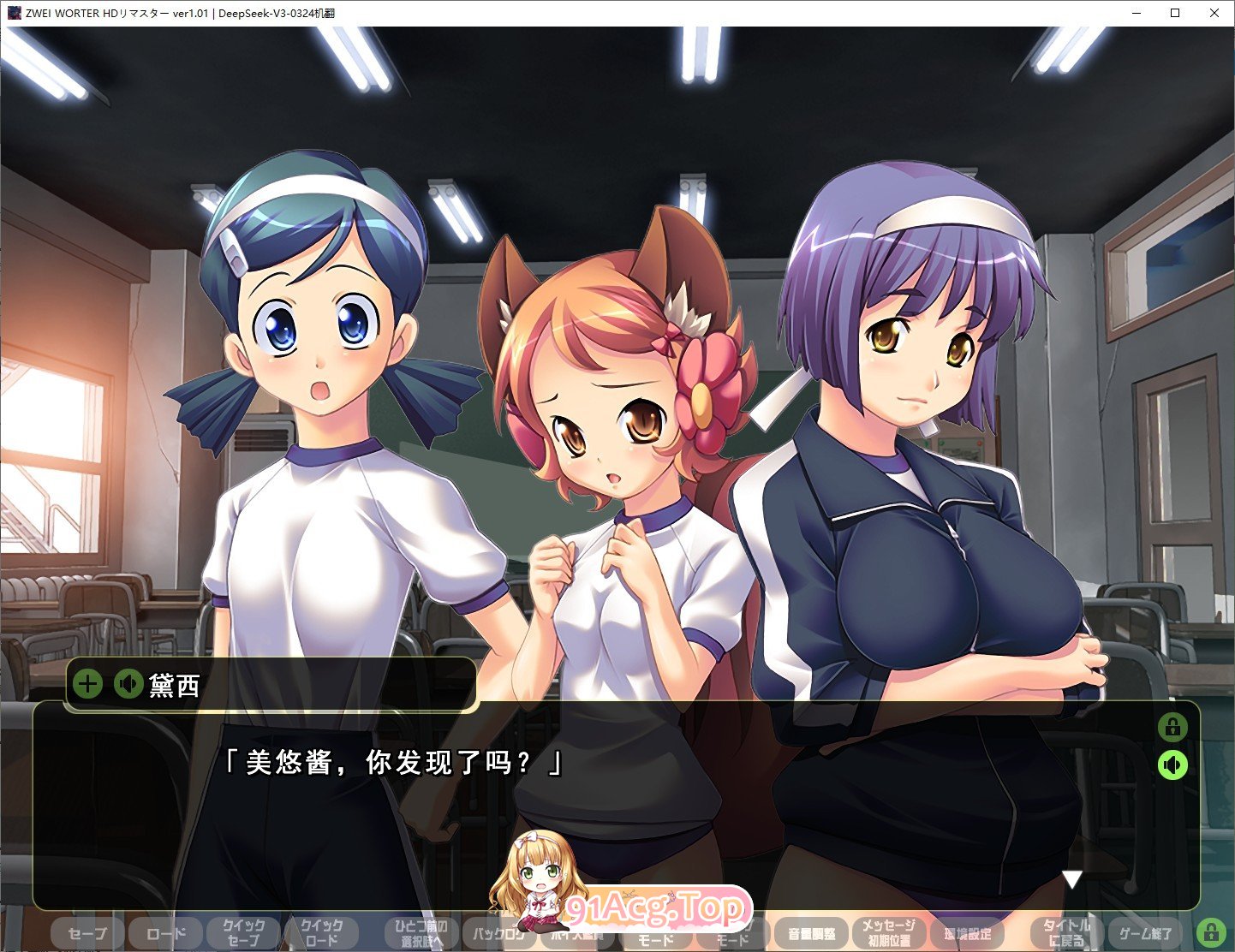1235x952 pixels.
Task: Open the 音量調整 volume adjustment
Action: [810, 933]
